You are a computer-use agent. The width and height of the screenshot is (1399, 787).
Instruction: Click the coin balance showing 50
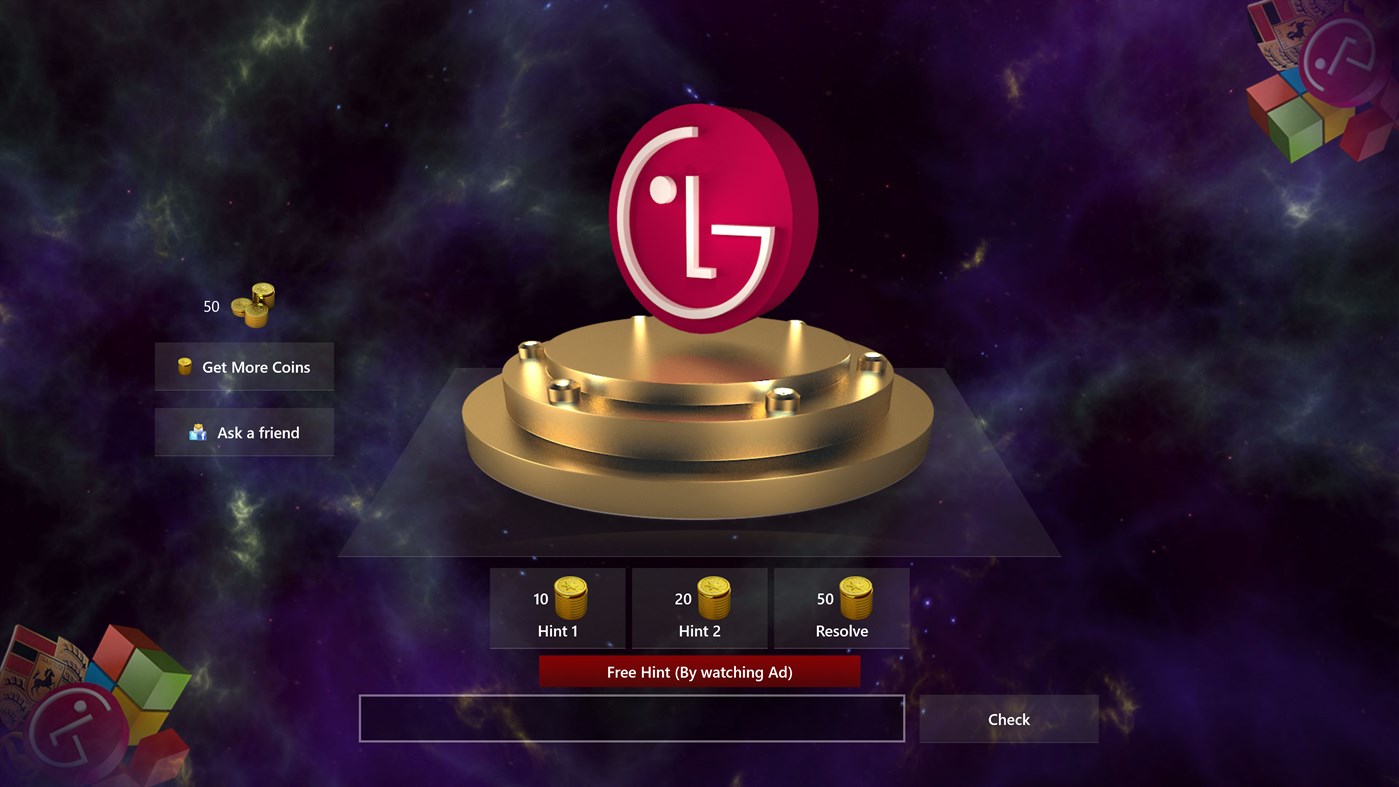[x=211, y=306]
